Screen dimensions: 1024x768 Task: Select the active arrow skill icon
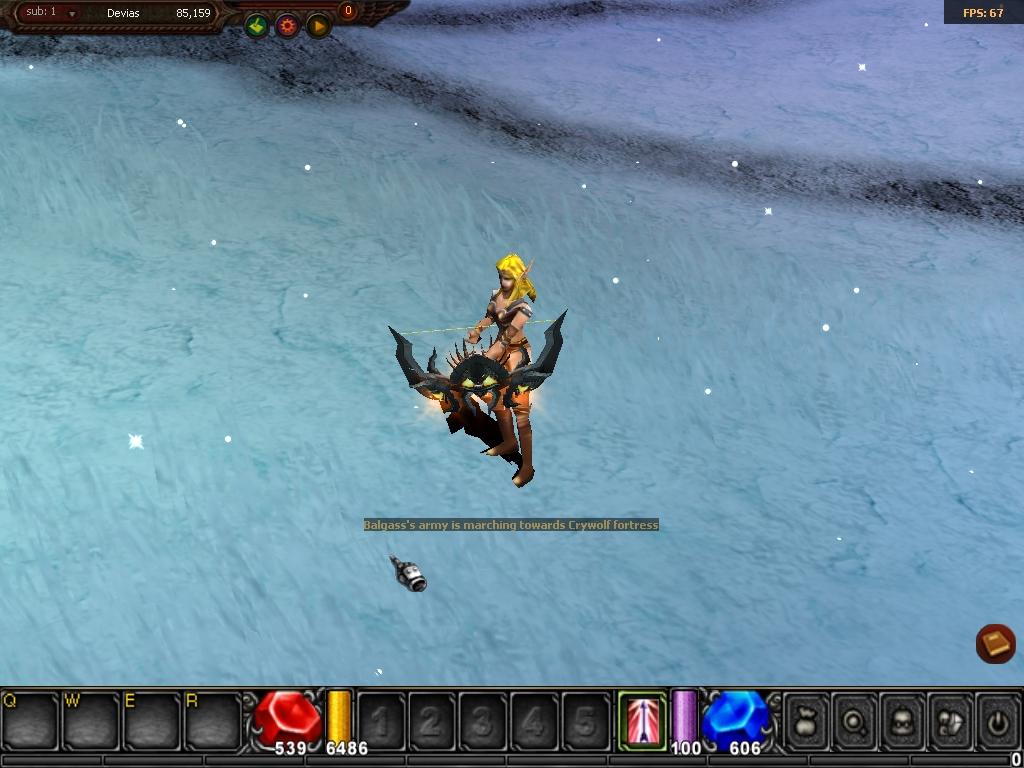tap(641, 718)
